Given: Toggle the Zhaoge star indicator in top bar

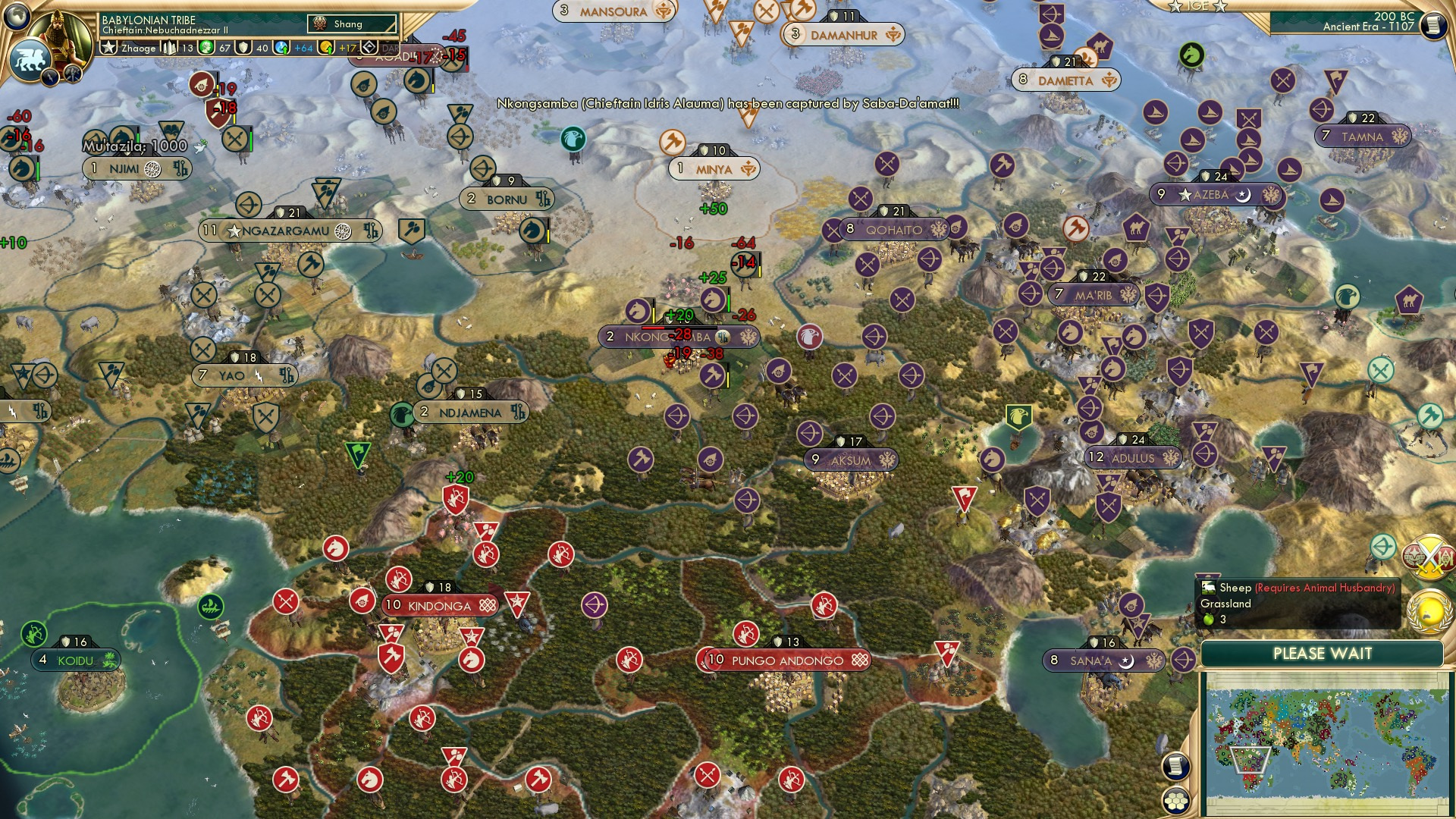Looking at the screenshot, I should pyautogui.click(x=110, y=47).
